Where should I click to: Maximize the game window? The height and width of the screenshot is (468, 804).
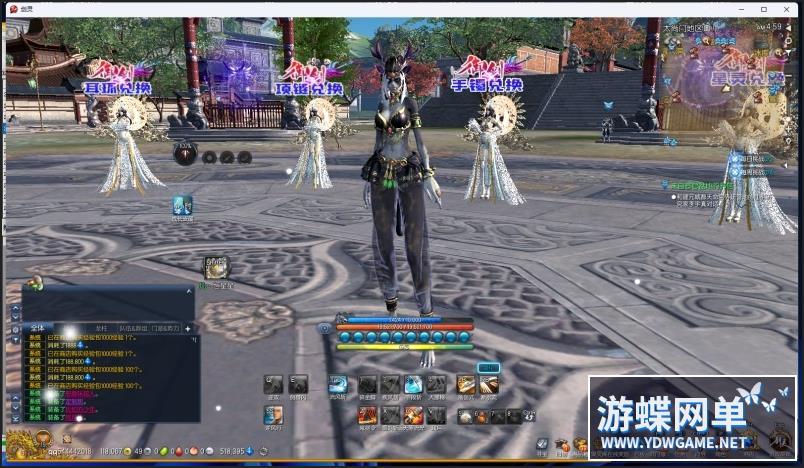pos(765,9)
